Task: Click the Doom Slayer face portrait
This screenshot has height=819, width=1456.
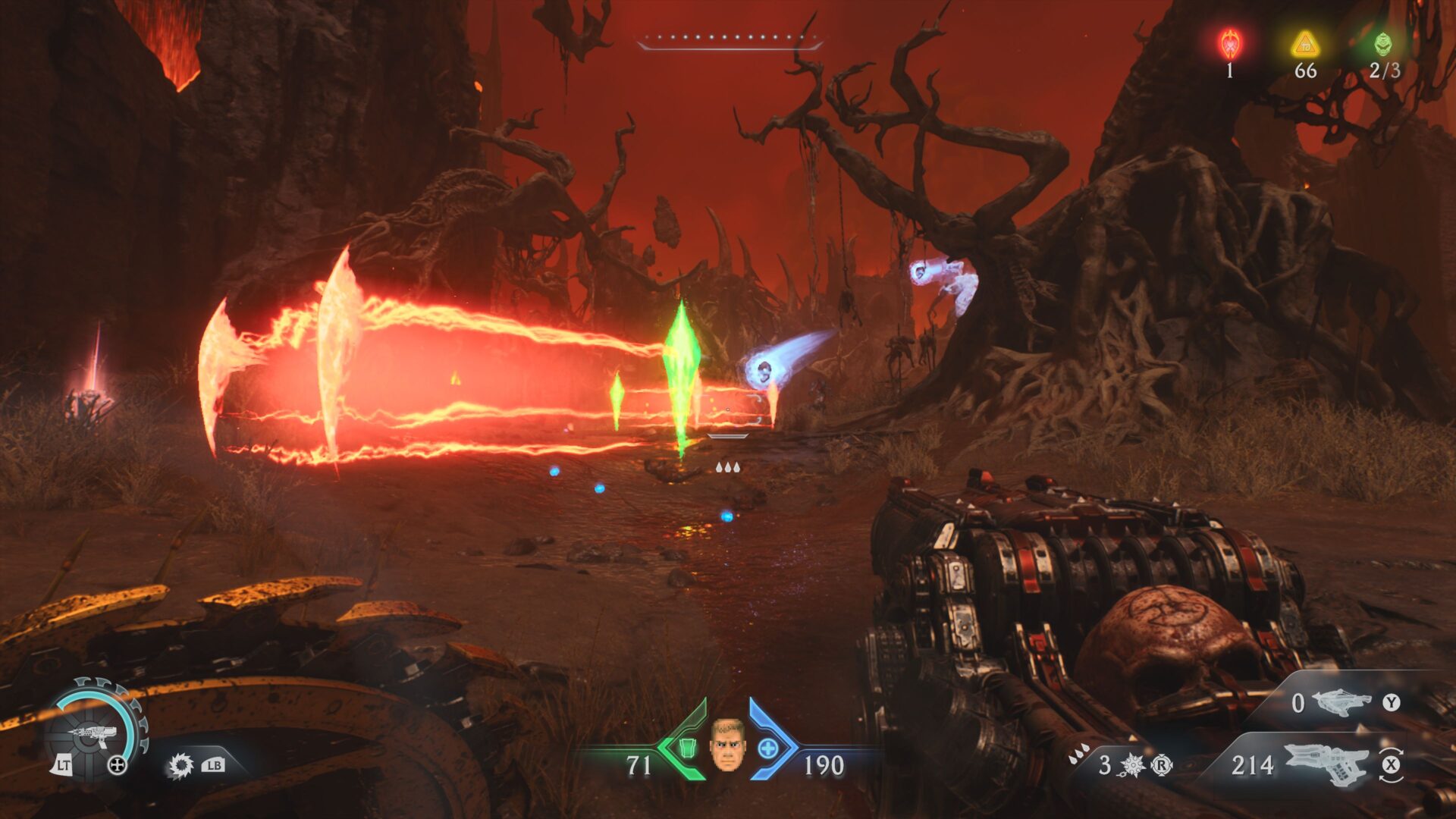Action: [726, 745]
